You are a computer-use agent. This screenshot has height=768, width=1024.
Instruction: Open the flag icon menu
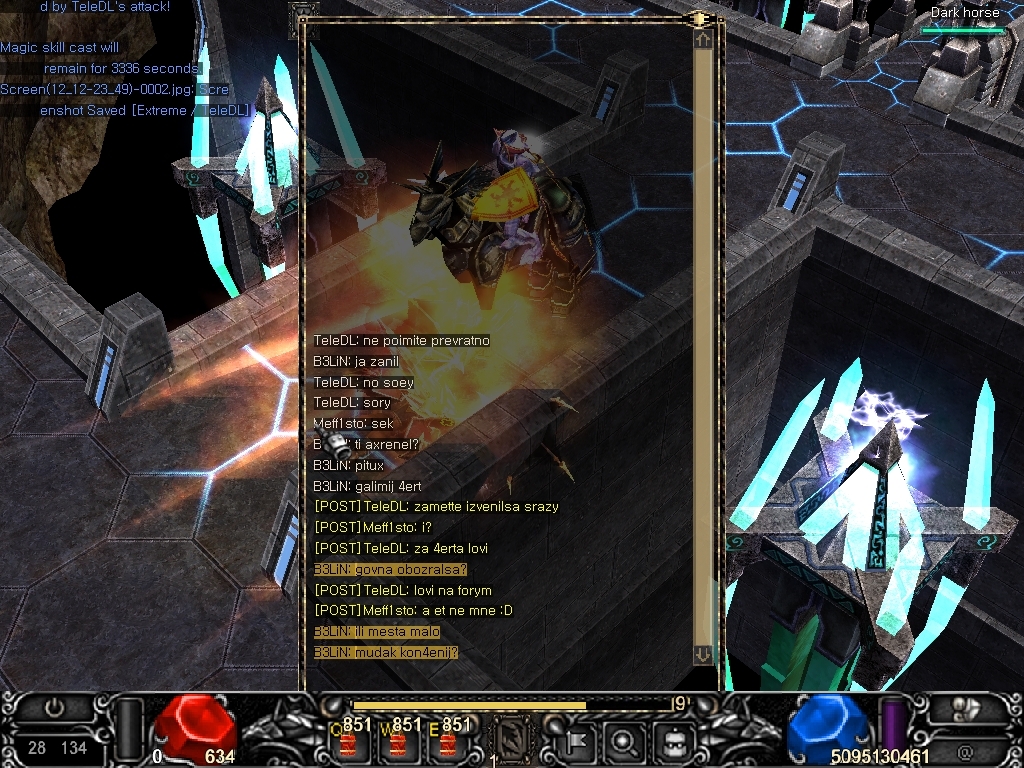(x=577, y=741)
